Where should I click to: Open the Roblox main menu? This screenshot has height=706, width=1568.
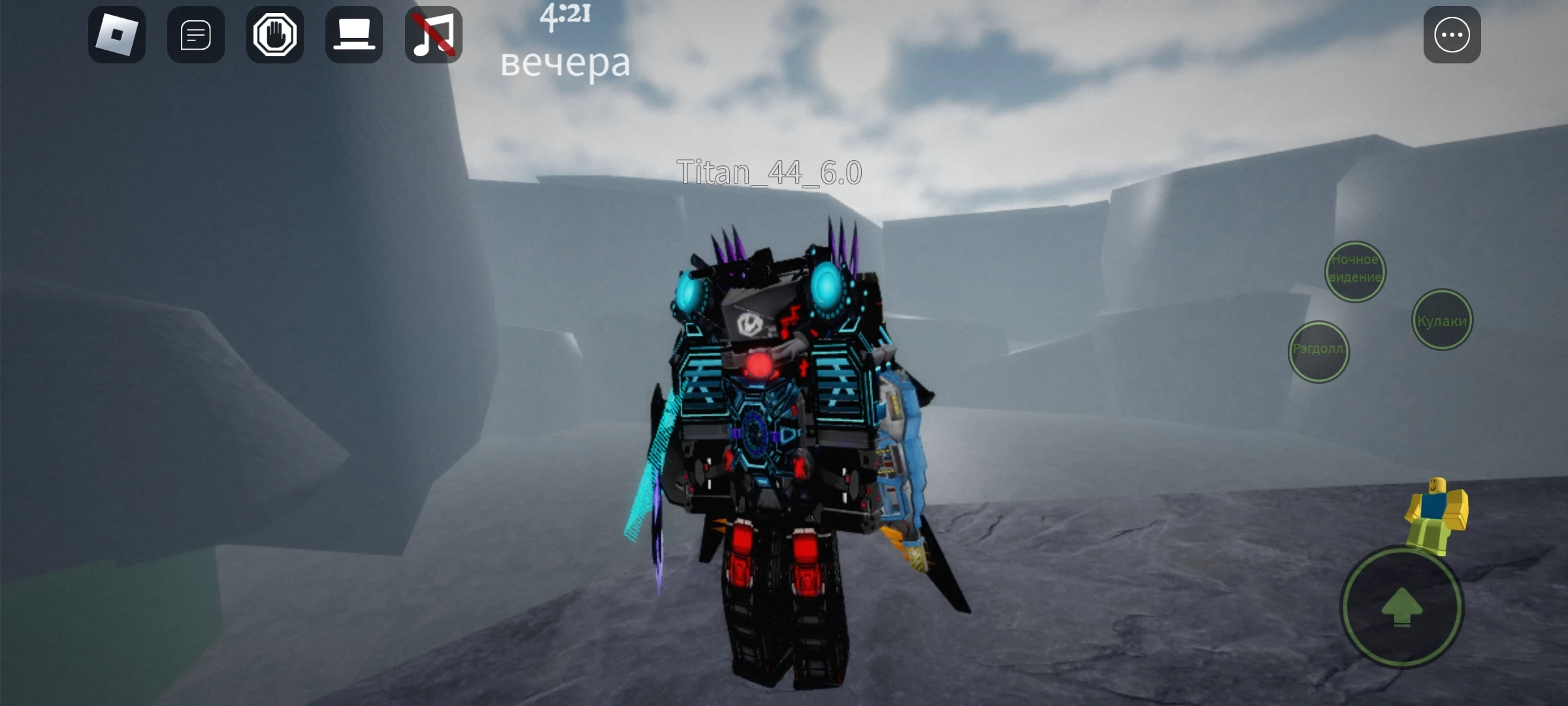point(117,35)
